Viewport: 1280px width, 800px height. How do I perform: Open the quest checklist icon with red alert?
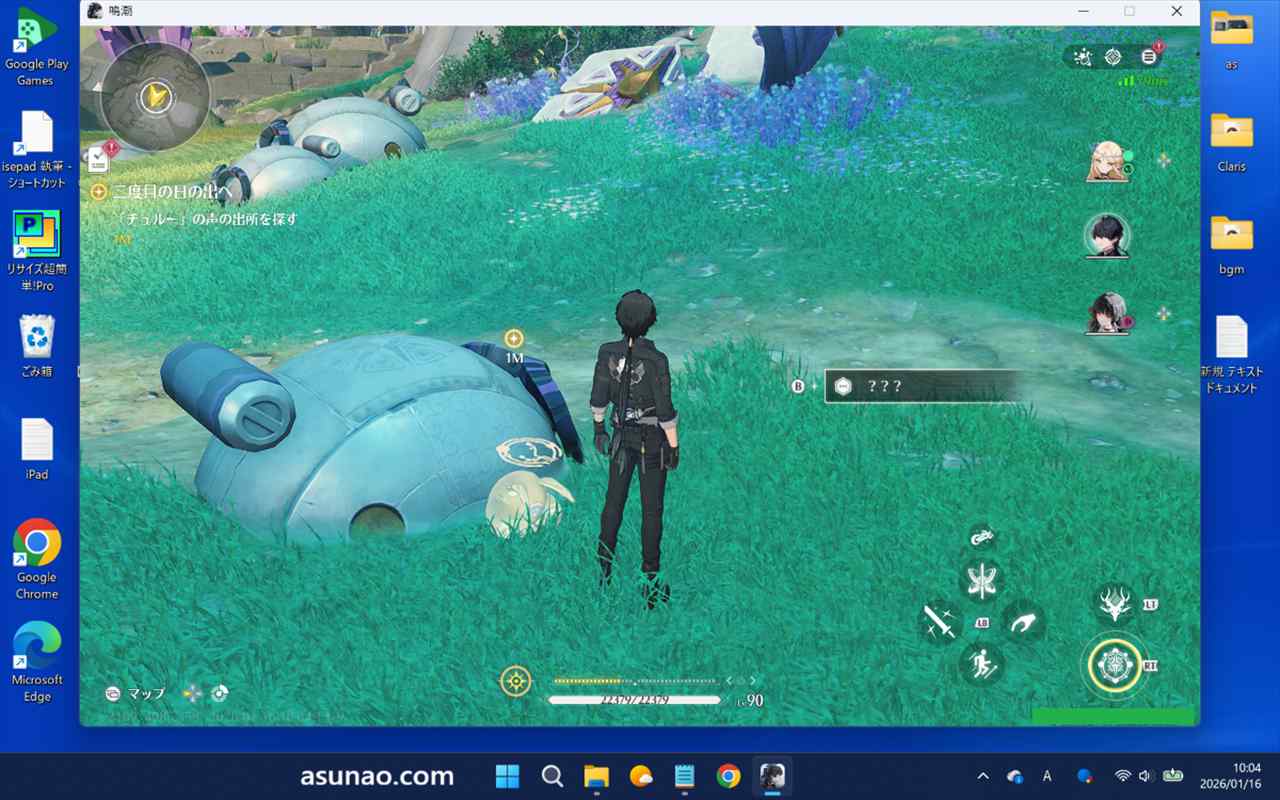click(x=98, y=157)
